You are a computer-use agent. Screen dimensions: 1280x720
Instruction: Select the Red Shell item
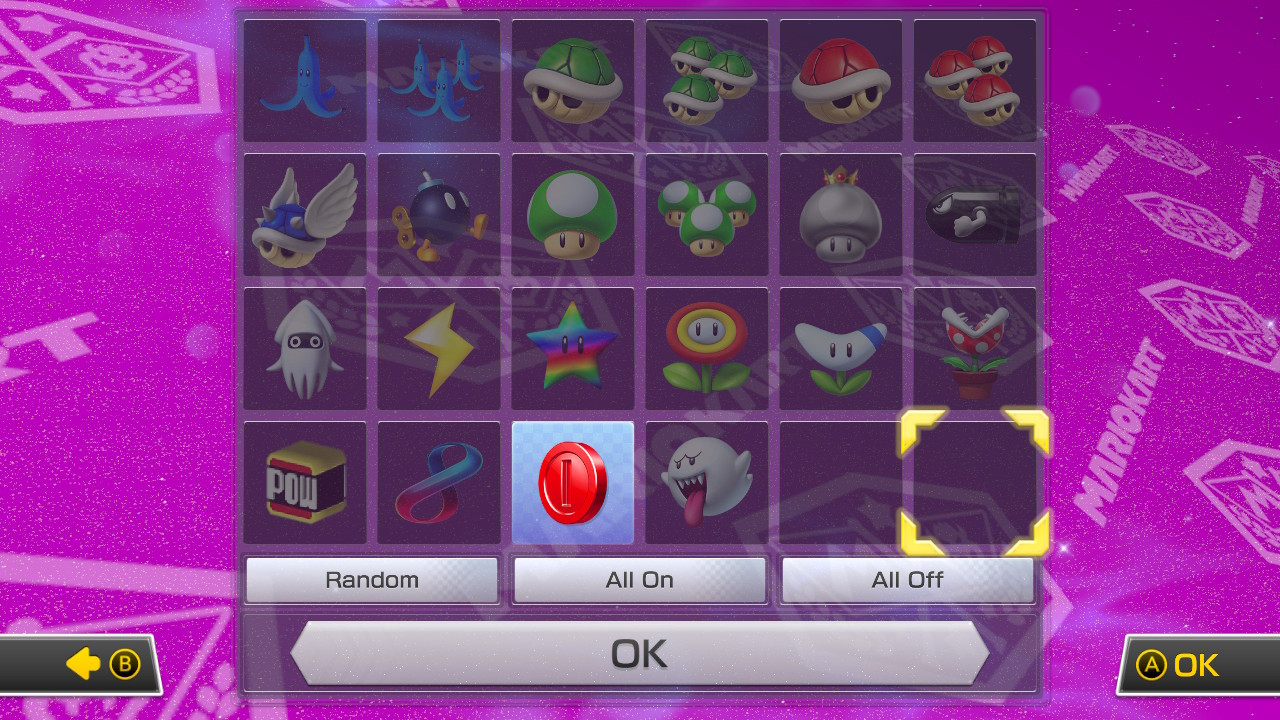(x=840, y=80)
